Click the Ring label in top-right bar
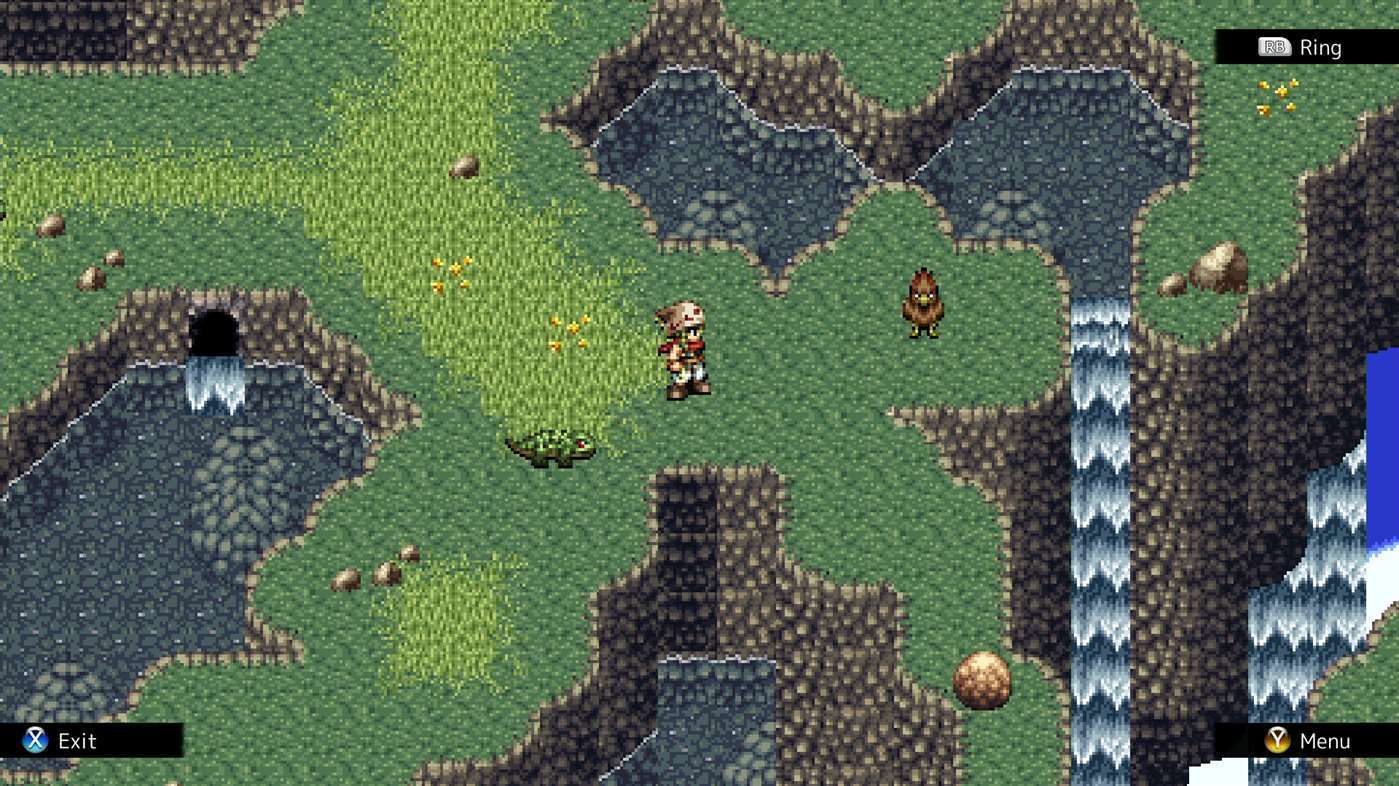The height and width of the screenshot is (786, 1399). tap(1322, 46)
